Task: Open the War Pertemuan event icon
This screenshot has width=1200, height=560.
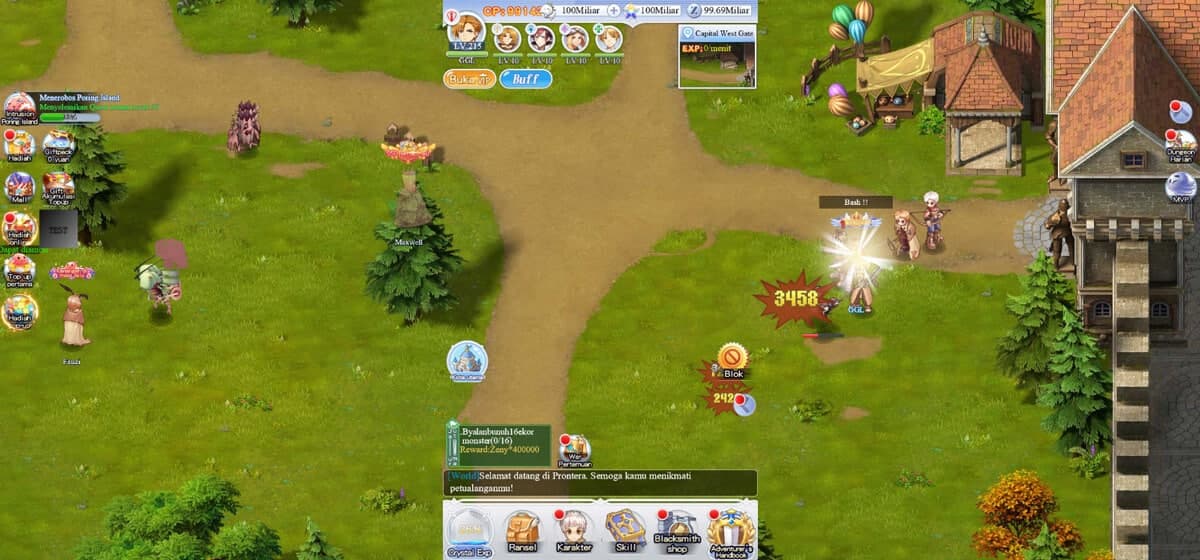Action: (x=574, y=449)
